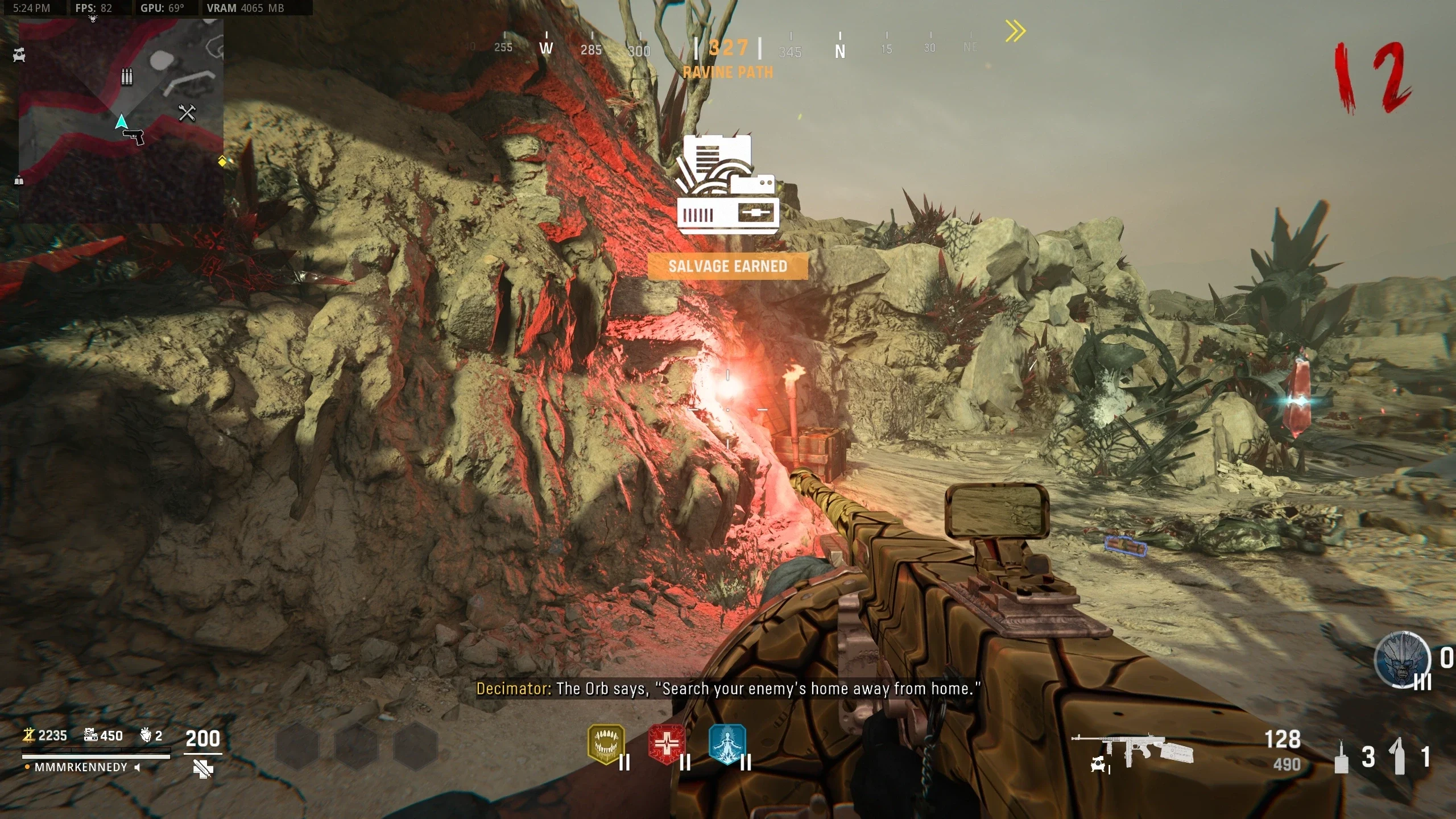Viewport: 1456px width, 819px height.
Task: Select the MMMRKENNEDY player name tag
Action: click(81, 767)
